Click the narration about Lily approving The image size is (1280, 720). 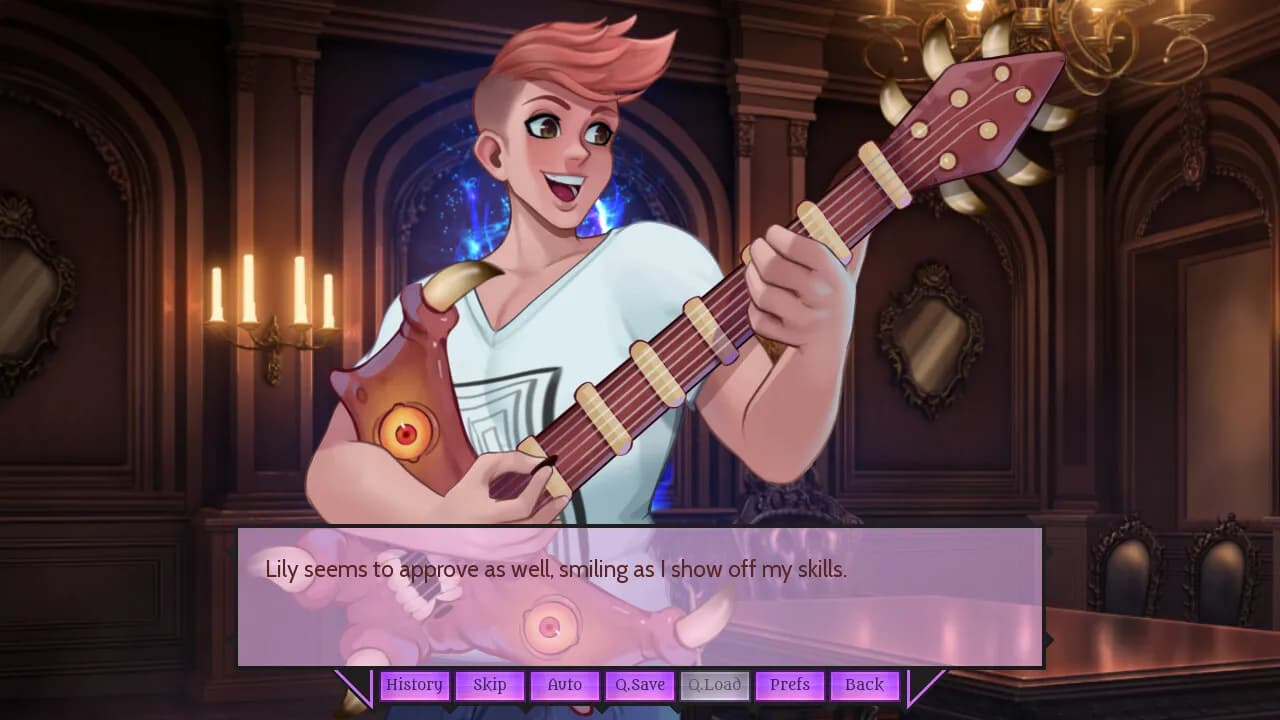coord(510,570)
